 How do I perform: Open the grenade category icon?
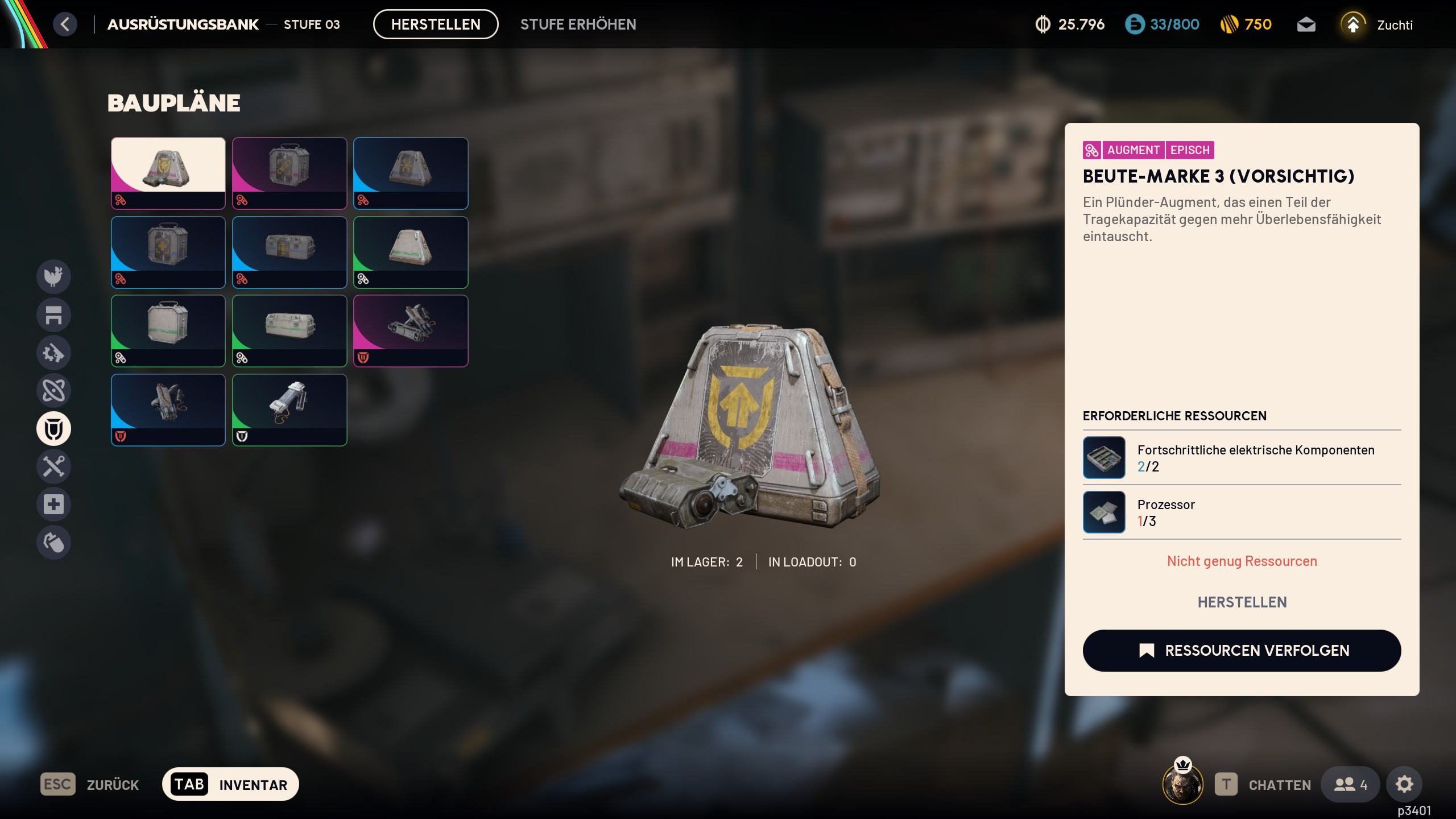[53, 542]
